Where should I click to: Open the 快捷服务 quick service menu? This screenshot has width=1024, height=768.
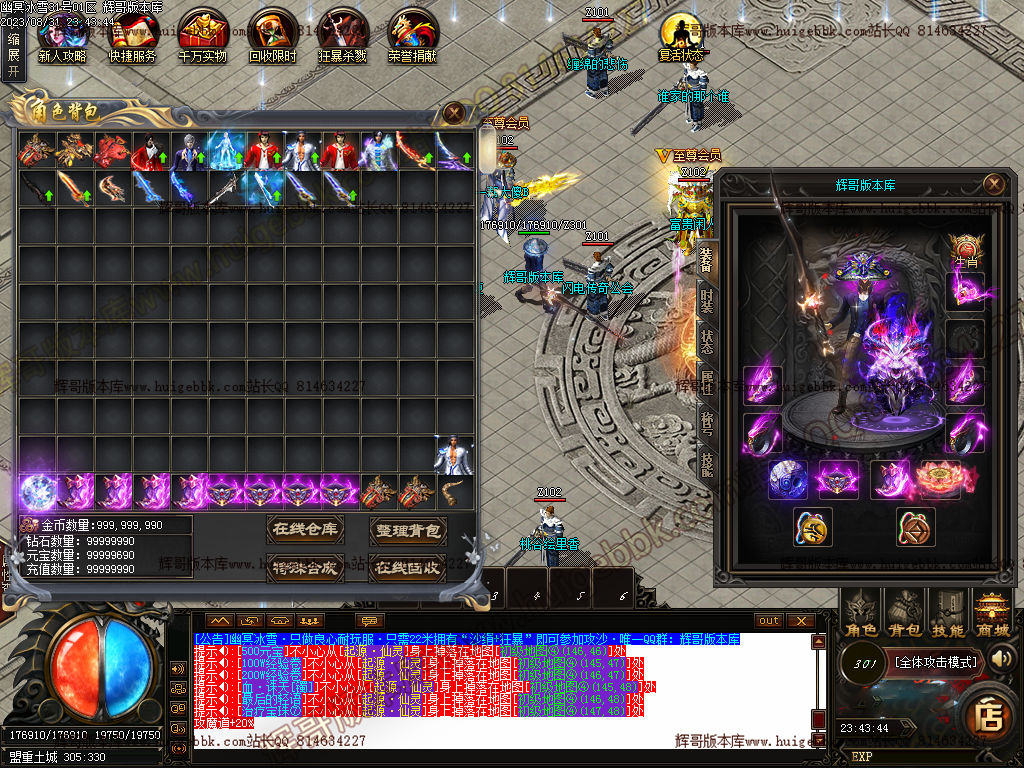coord(132,36)
